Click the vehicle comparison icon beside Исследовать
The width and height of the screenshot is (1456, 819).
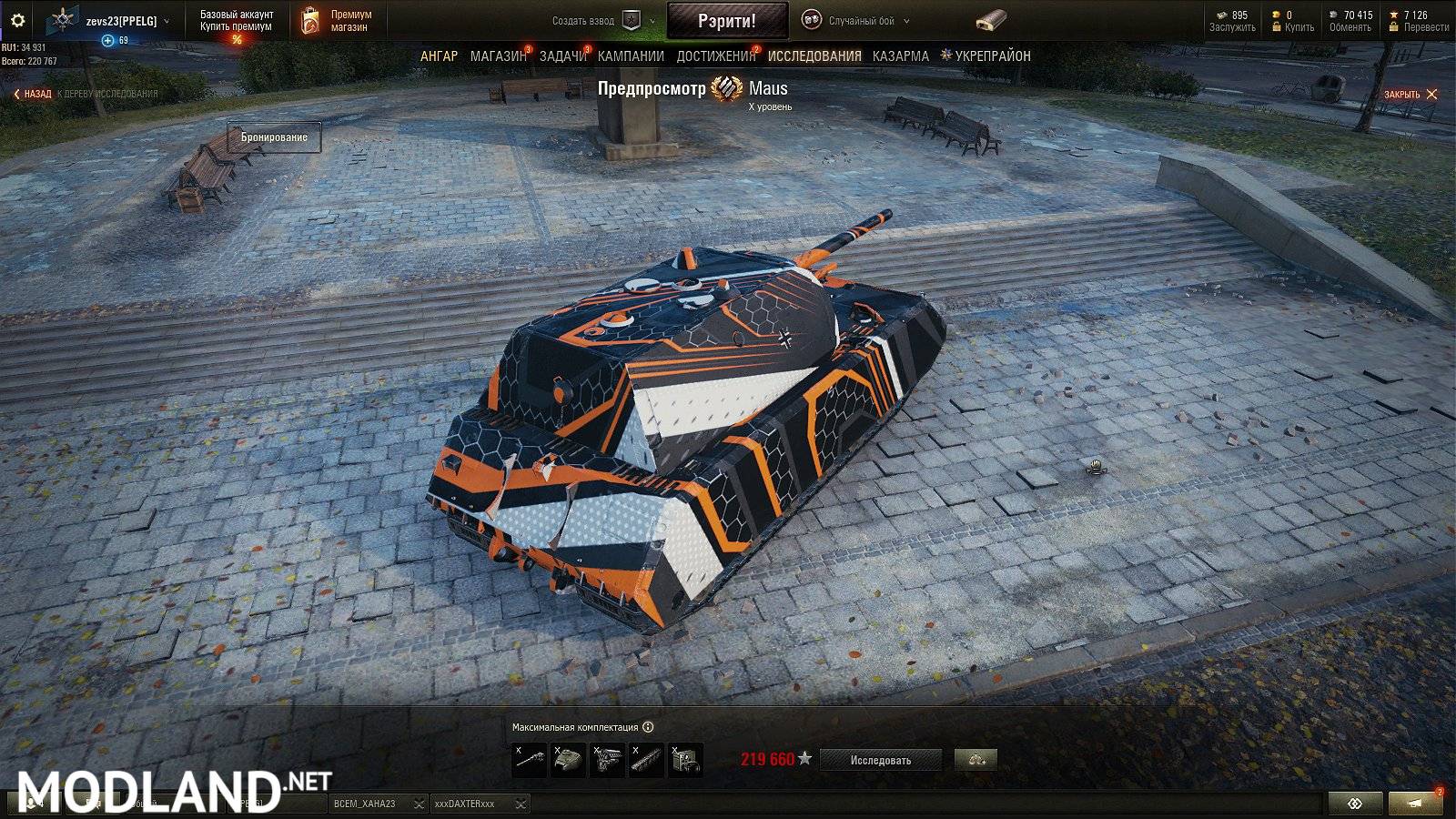[976, 759]
